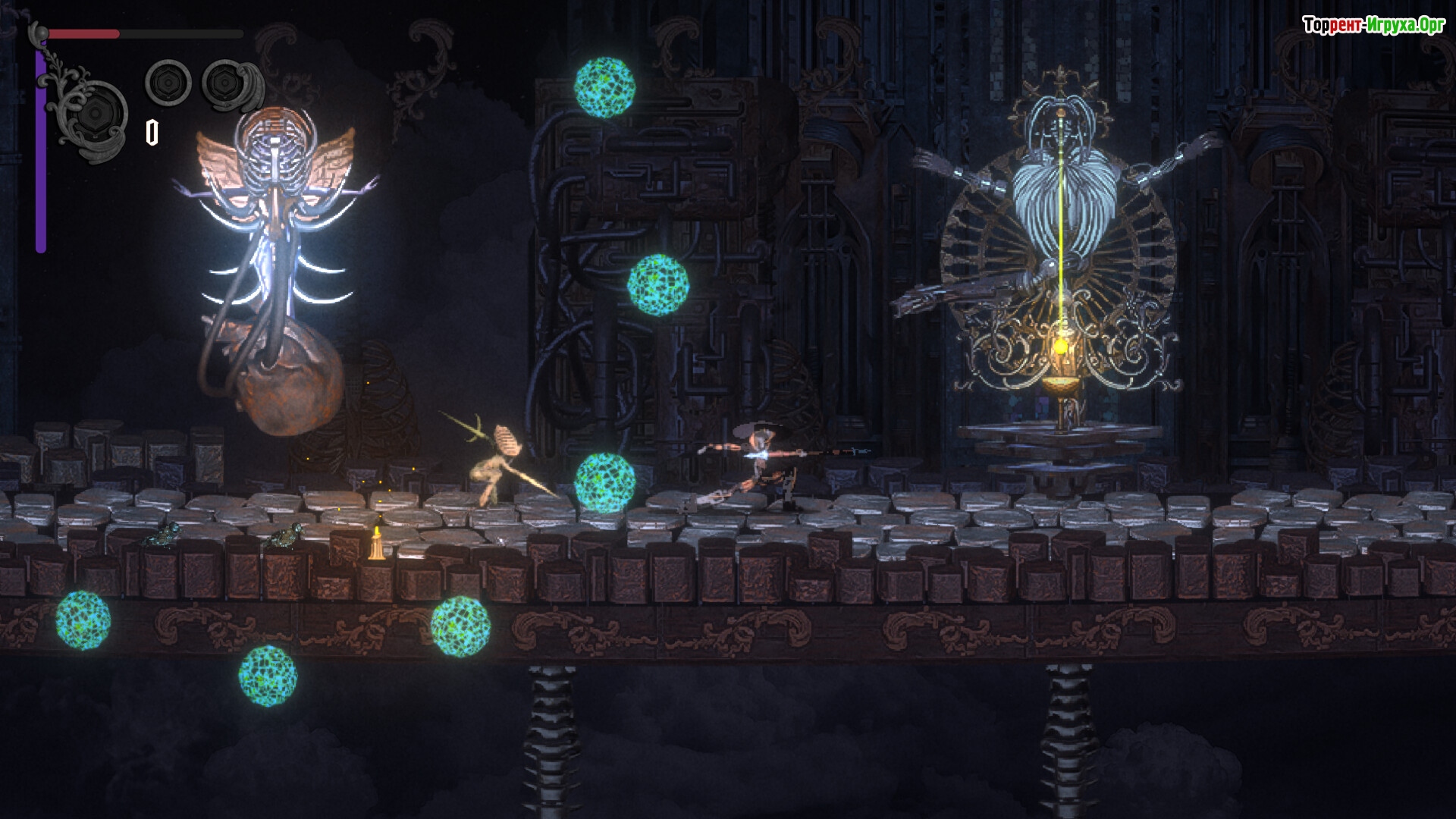
Task: Choose the small slot with scroll flourish
Action: tap(226, 81)
